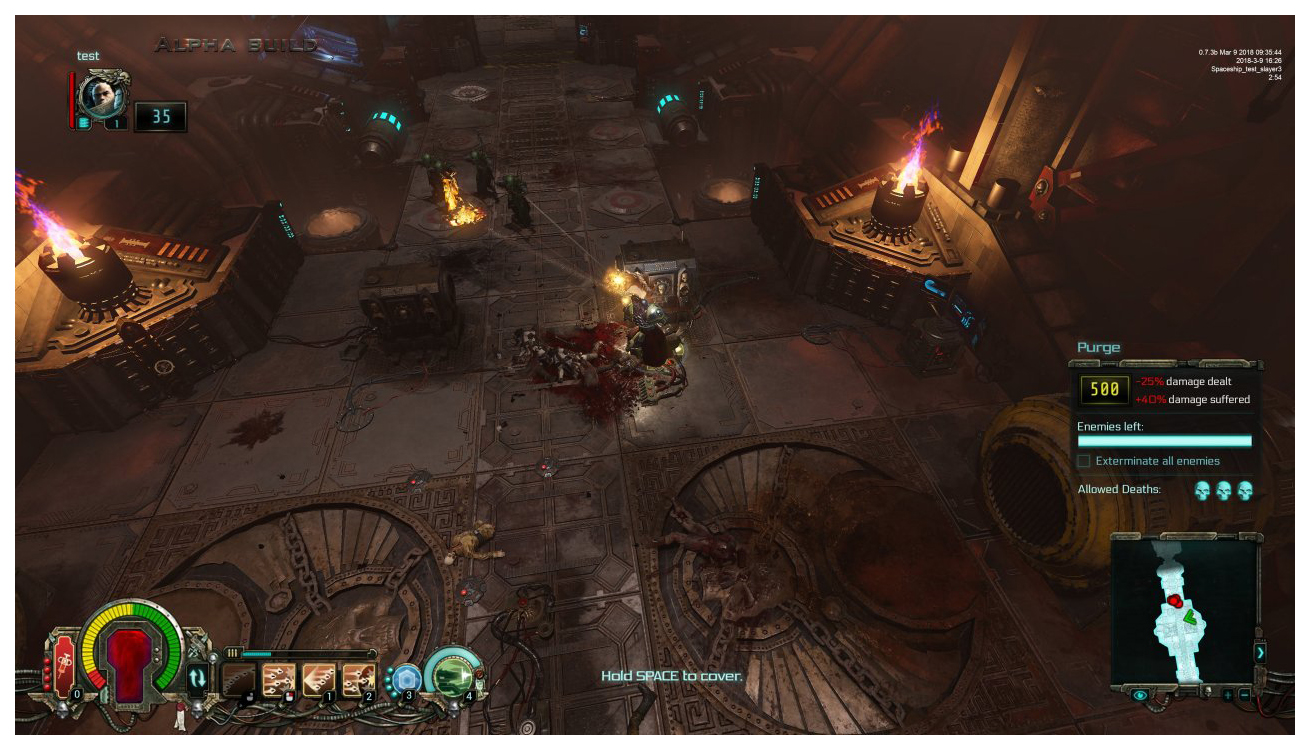Collapse the minimap using the side arrow
Viewport: 1310px width, 750px height.
point(1260,652)
